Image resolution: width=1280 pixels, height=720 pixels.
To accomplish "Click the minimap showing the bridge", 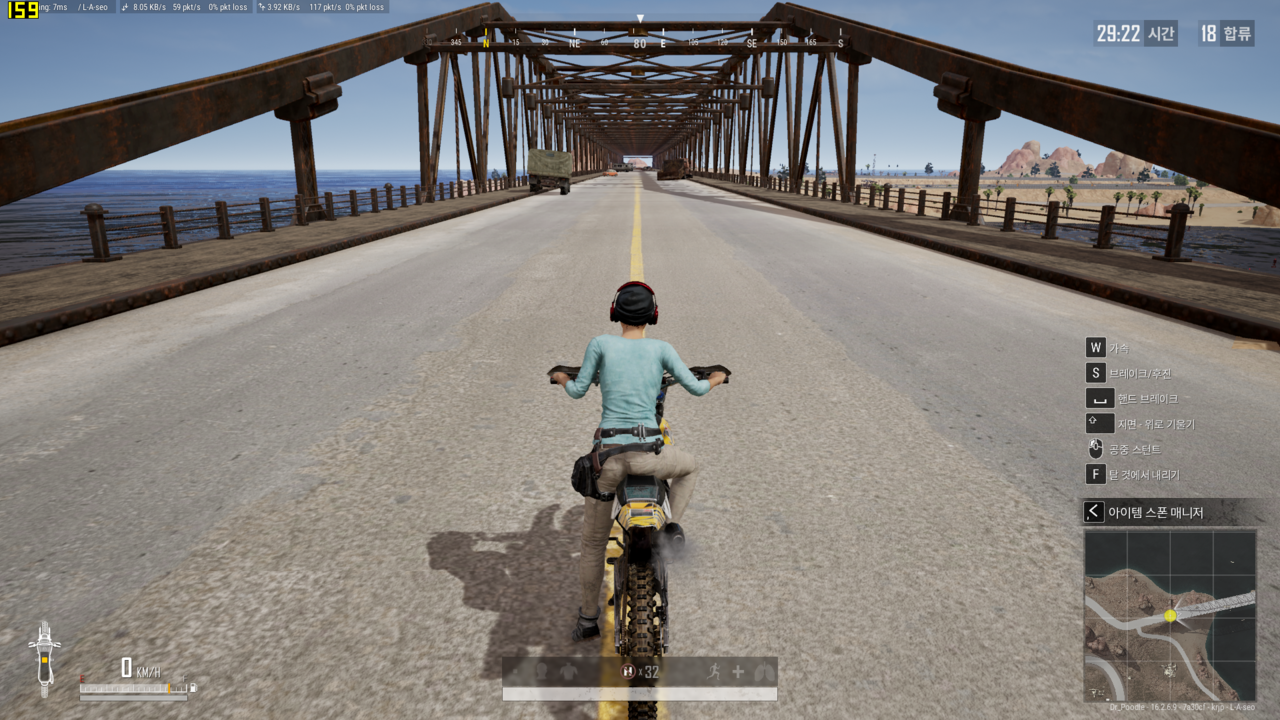I will pyautogui.click(x=1170, y=615).
